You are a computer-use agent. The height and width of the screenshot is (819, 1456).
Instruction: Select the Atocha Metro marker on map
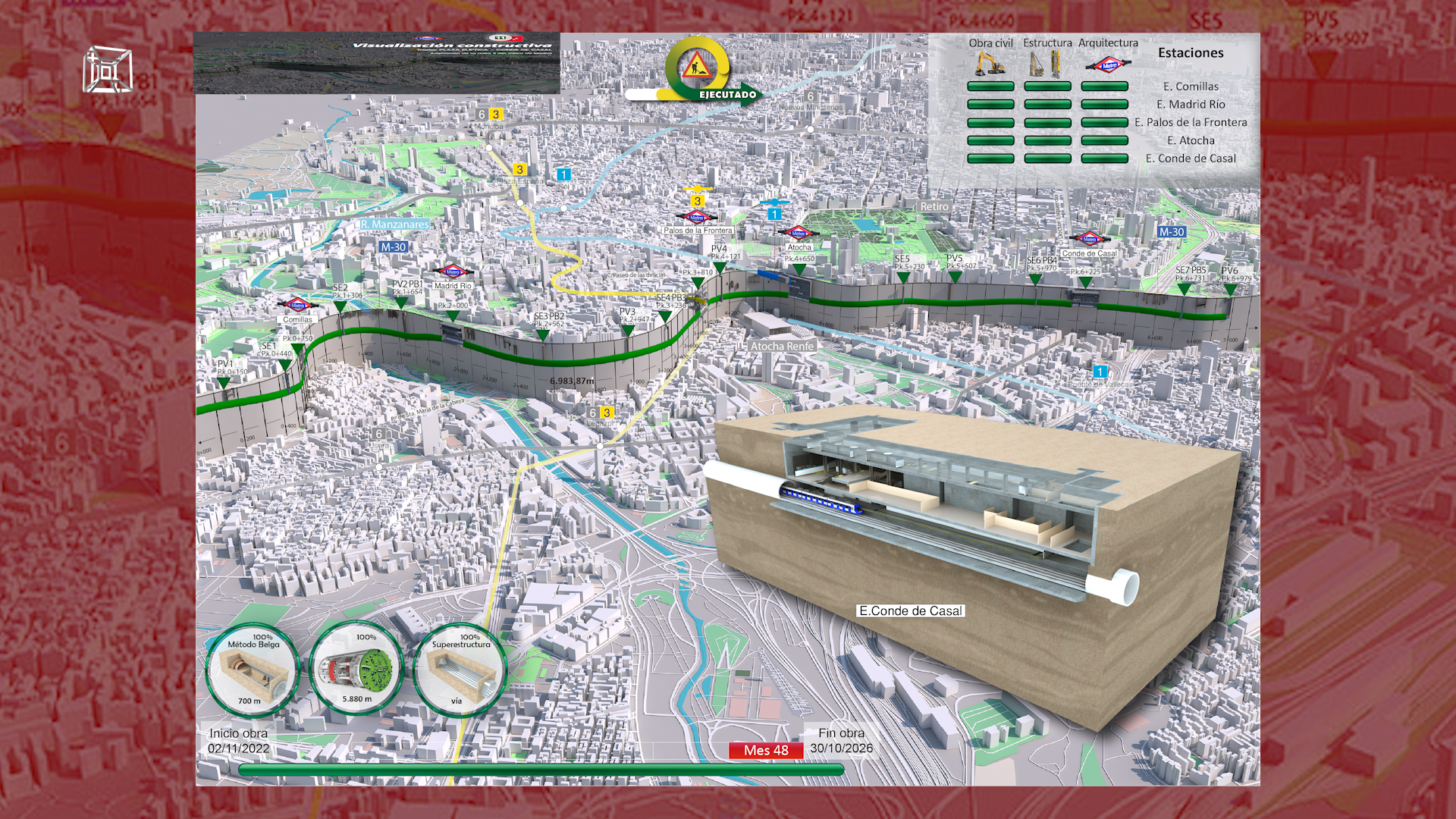799,233
